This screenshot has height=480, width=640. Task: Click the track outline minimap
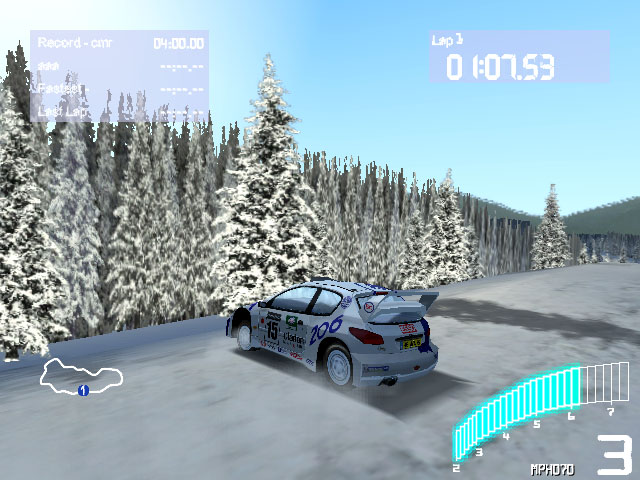click(x=81, y=374)
